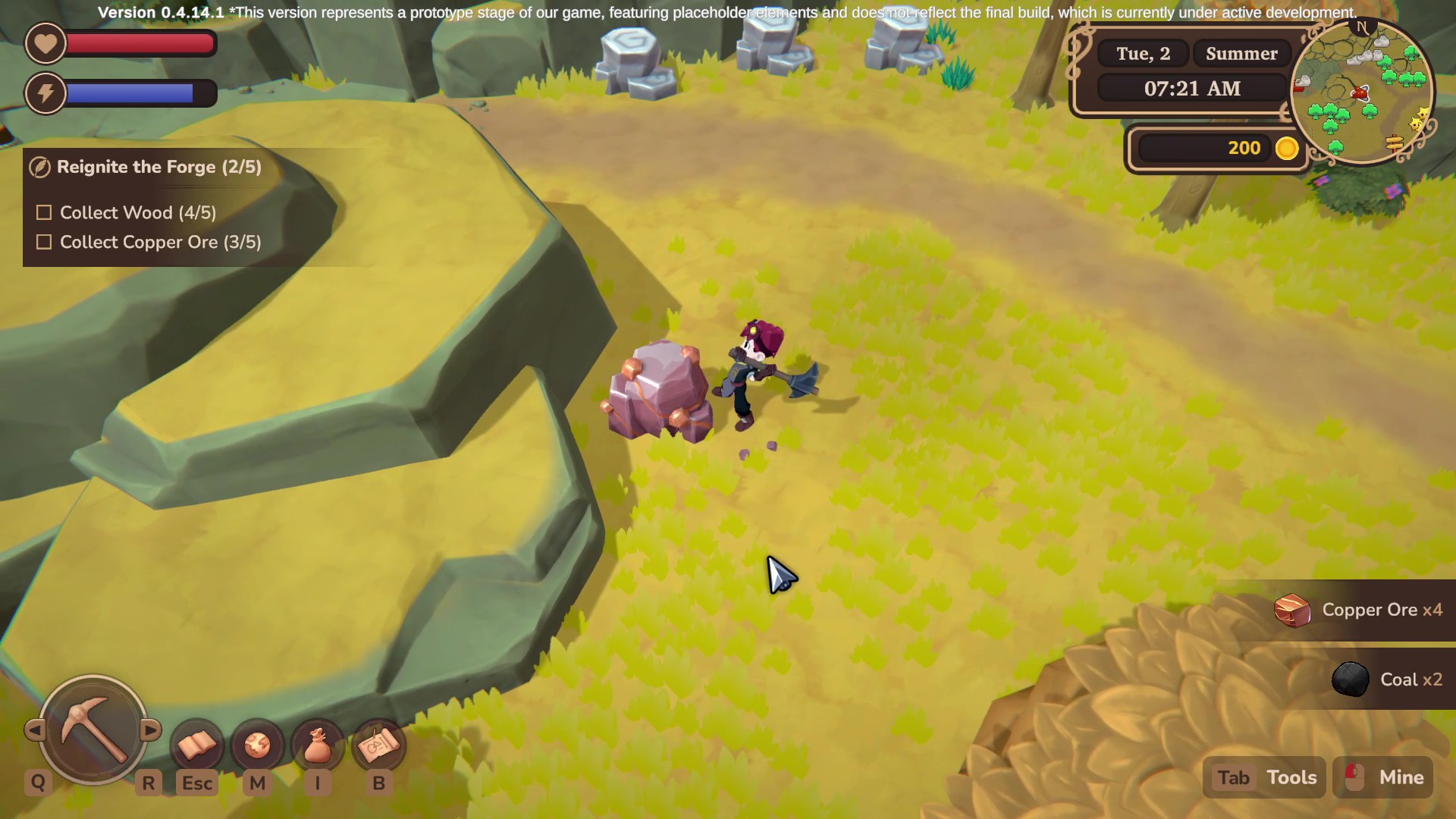
Task: Click the Tue, 2 date display
Action: point(1143,53)
